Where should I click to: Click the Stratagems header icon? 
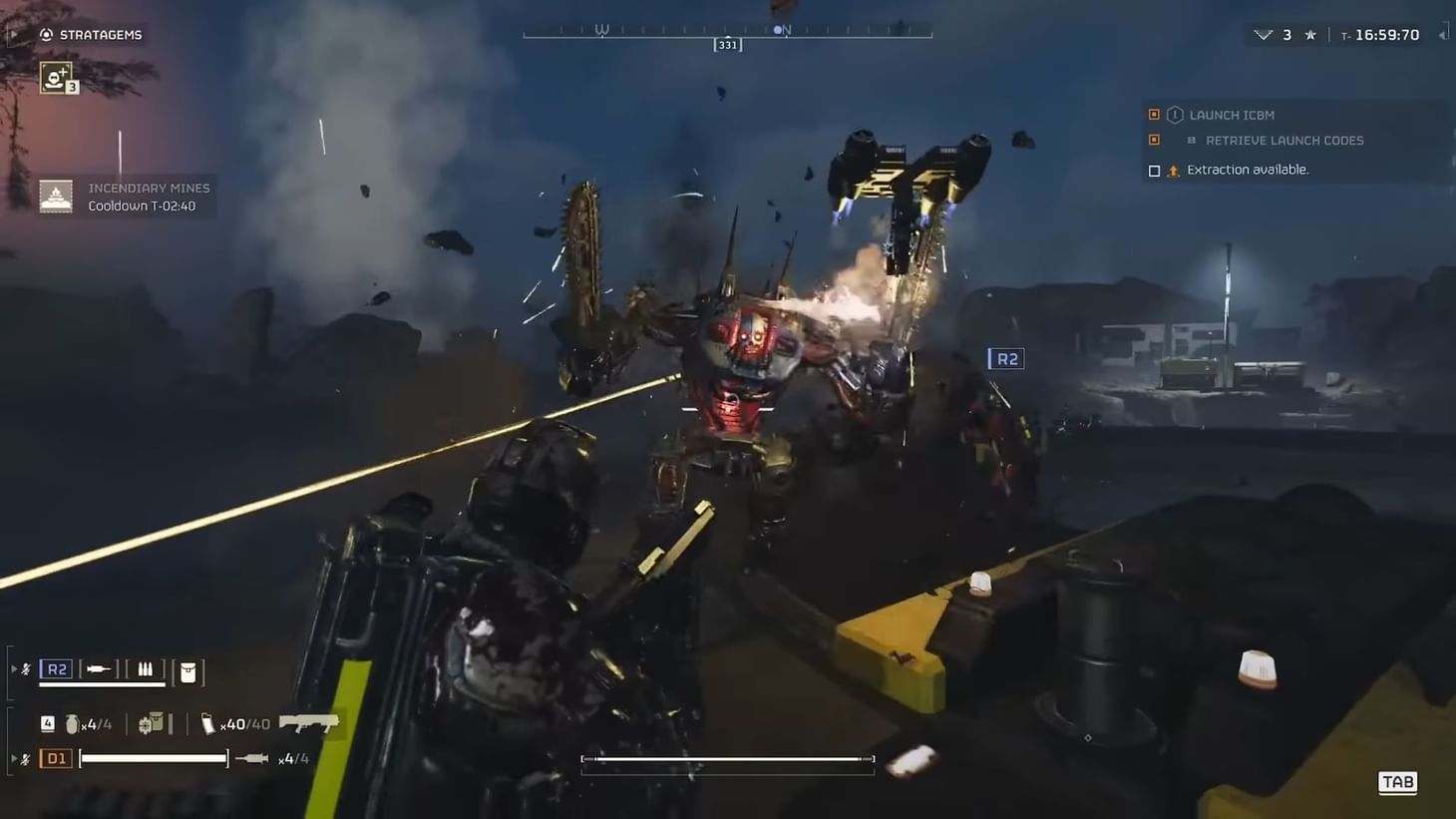[x=45, y=34]
